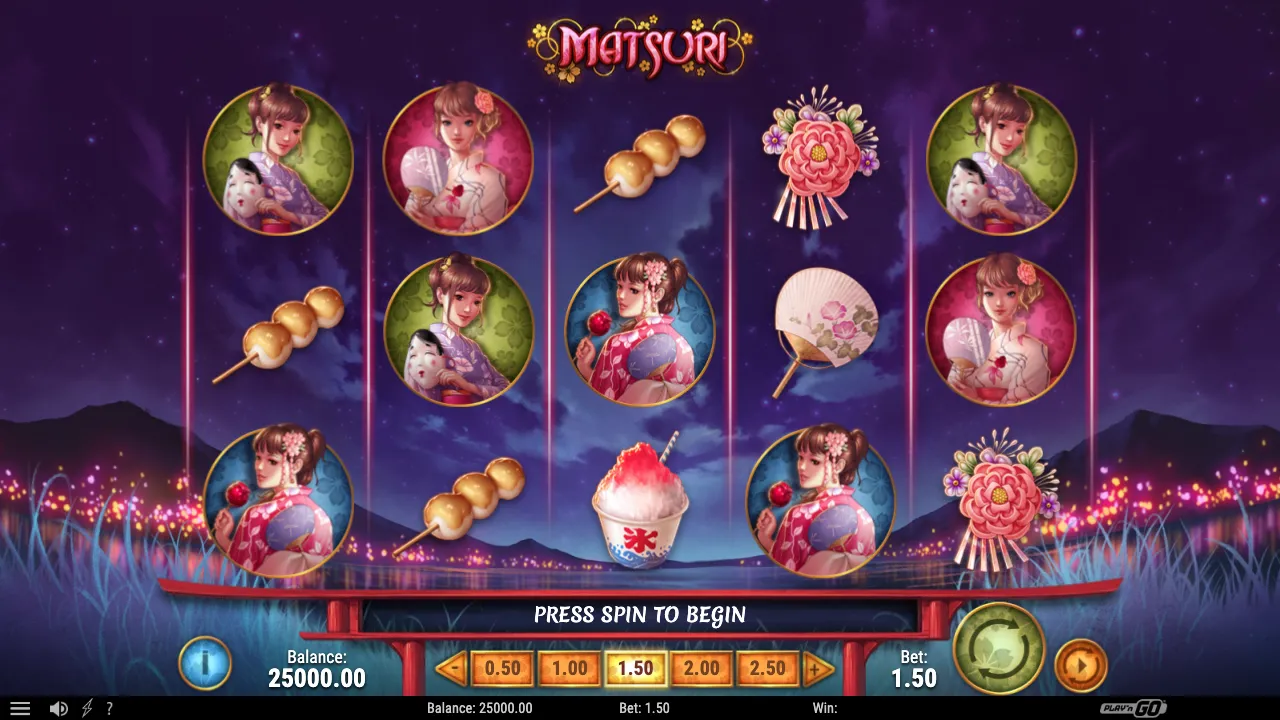The width and height of the screenshot is (1280, 720).
Task: Confirm the highlighted 1.50 bet
Action: click(635, 668)
